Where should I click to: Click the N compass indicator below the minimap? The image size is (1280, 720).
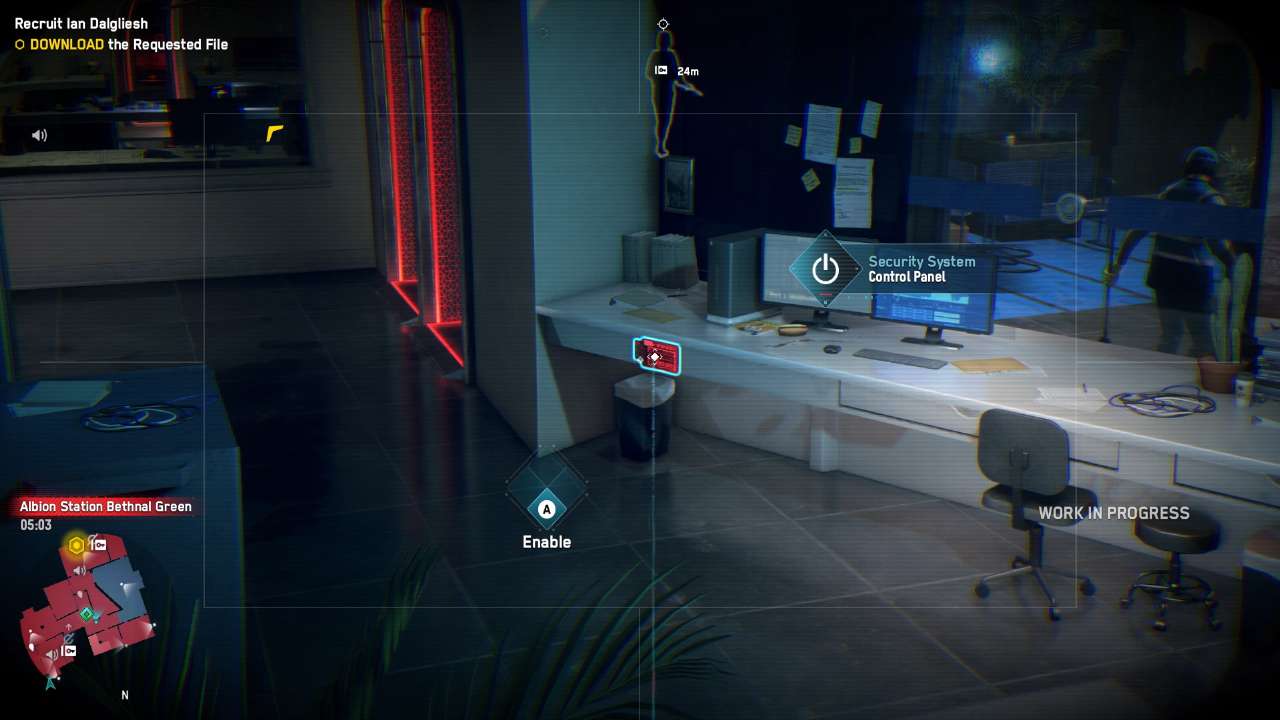125,694
